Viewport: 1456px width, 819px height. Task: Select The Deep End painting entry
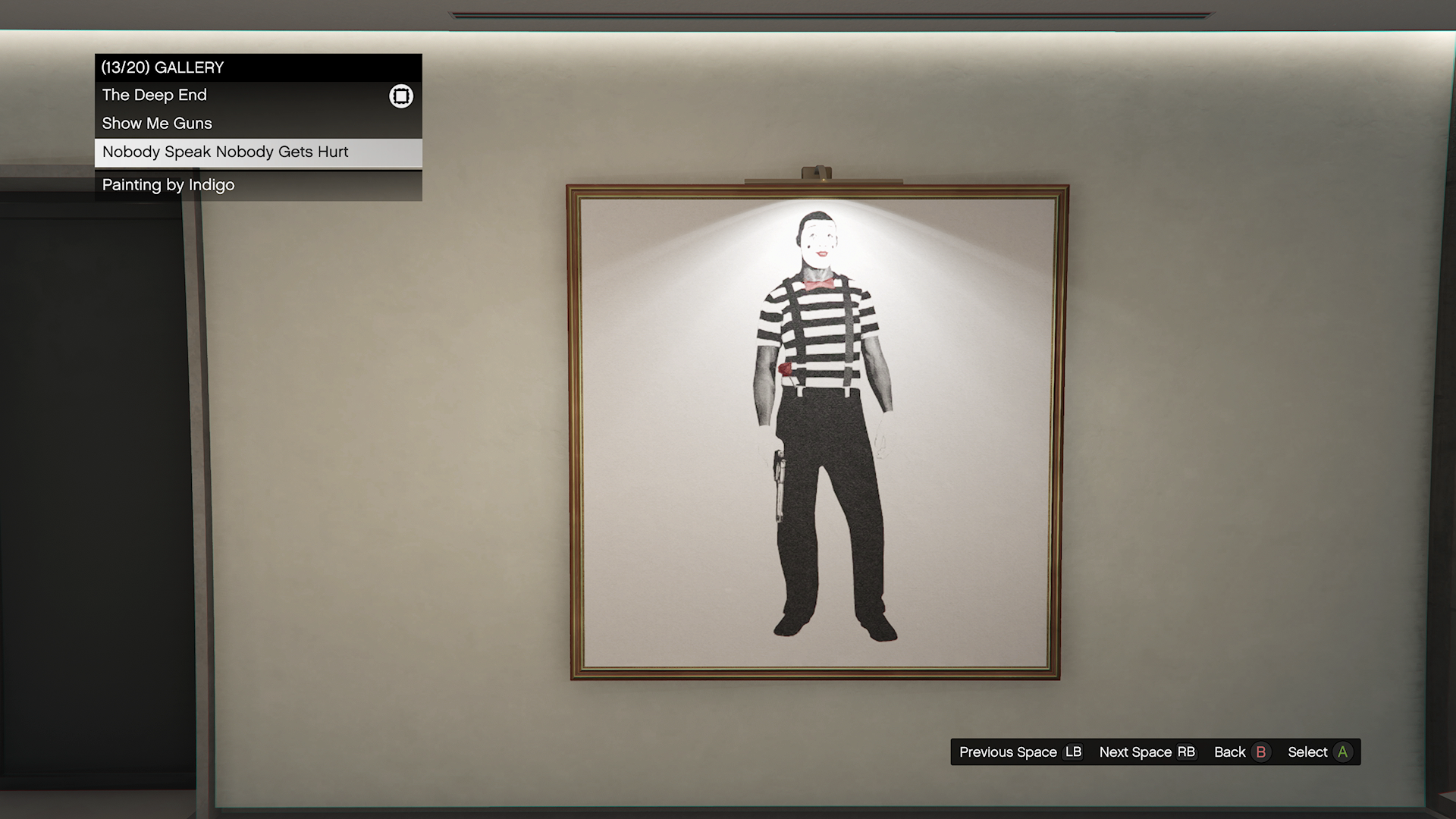tap(155, 96)
